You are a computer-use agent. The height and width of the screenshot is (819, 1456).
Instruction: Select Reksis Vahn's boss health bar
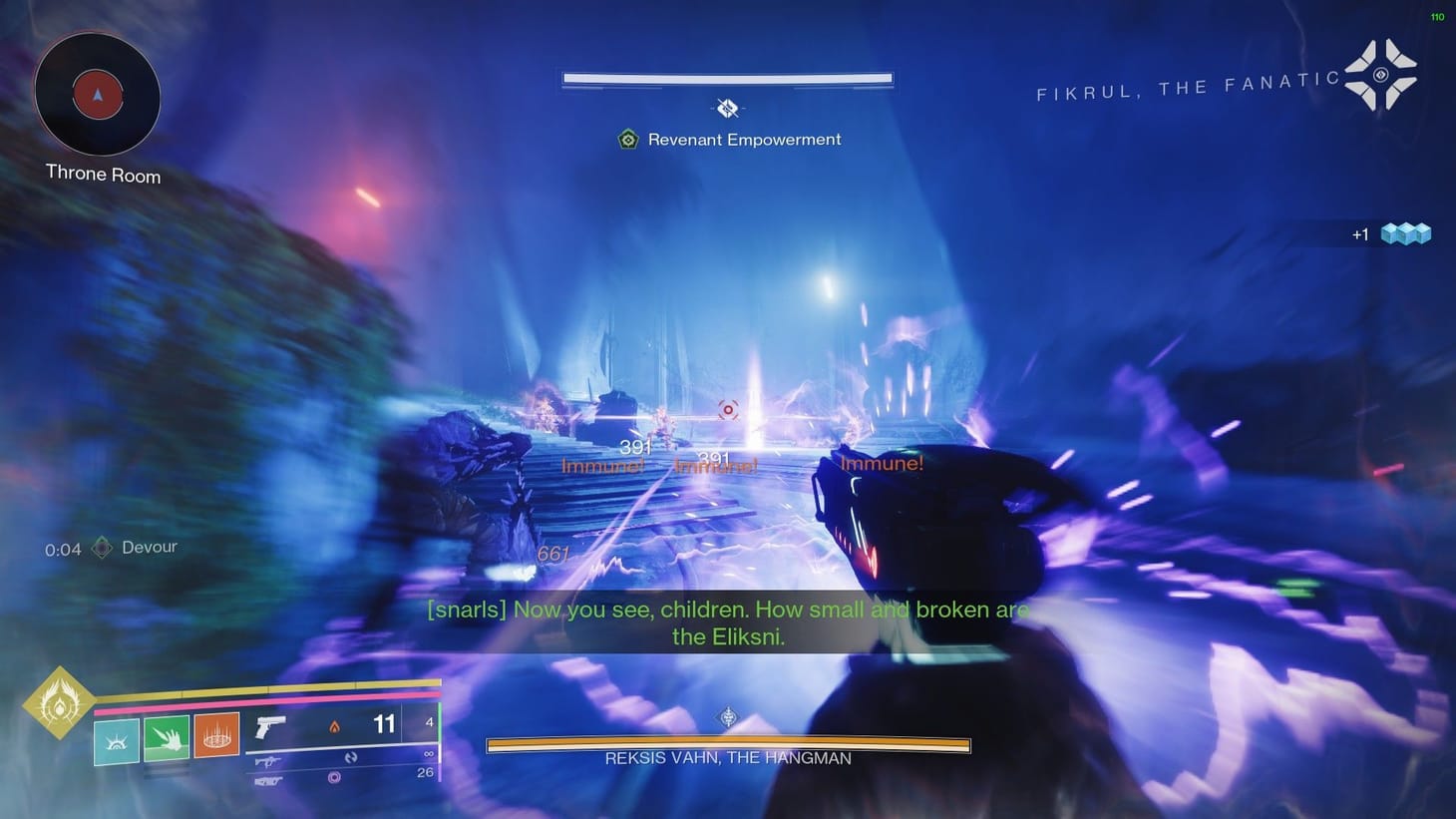[727, 744]
